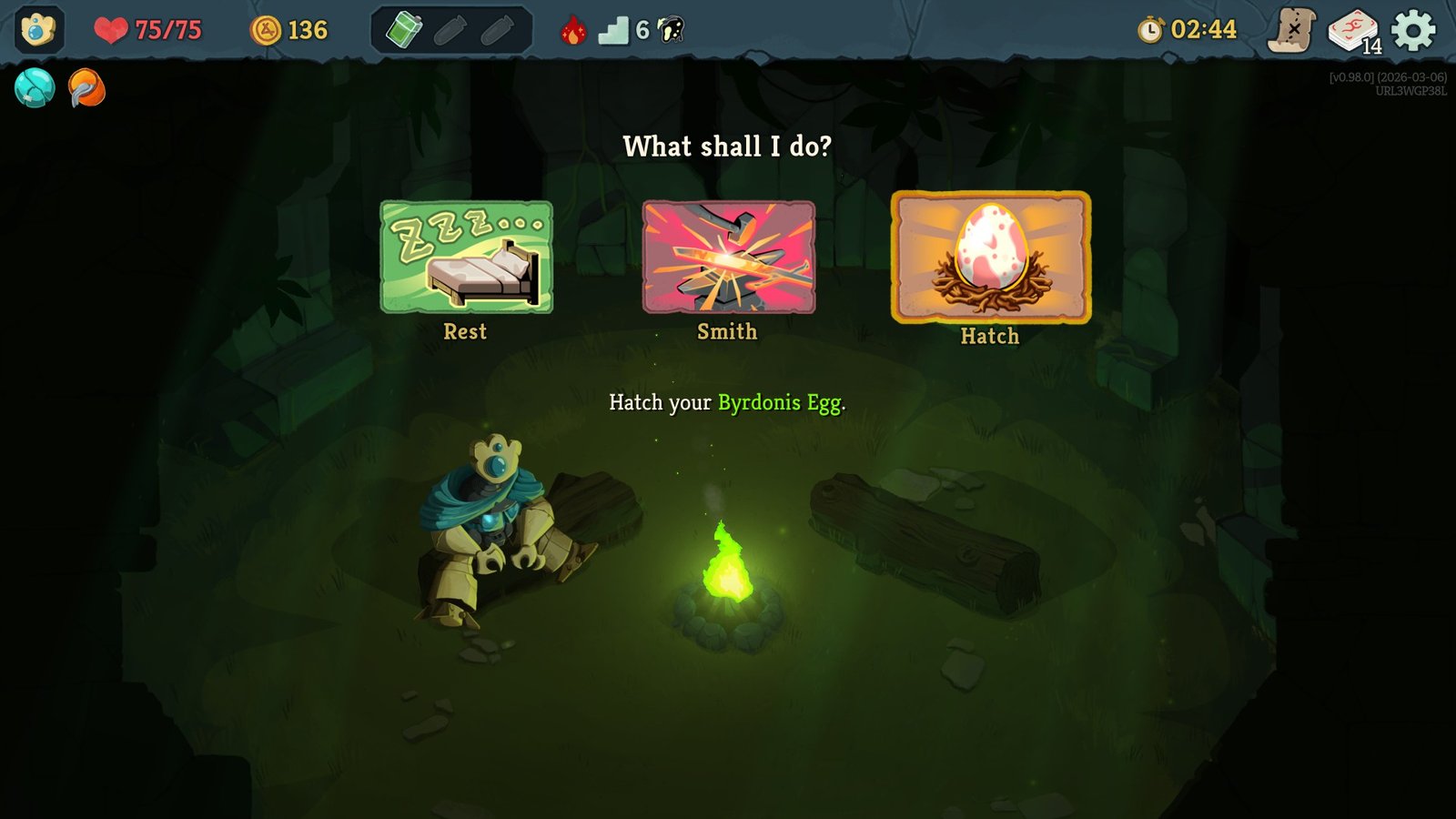1456x819 pixels.
Task: Click the second empty potion slot
Action: (x=496, y=29)
